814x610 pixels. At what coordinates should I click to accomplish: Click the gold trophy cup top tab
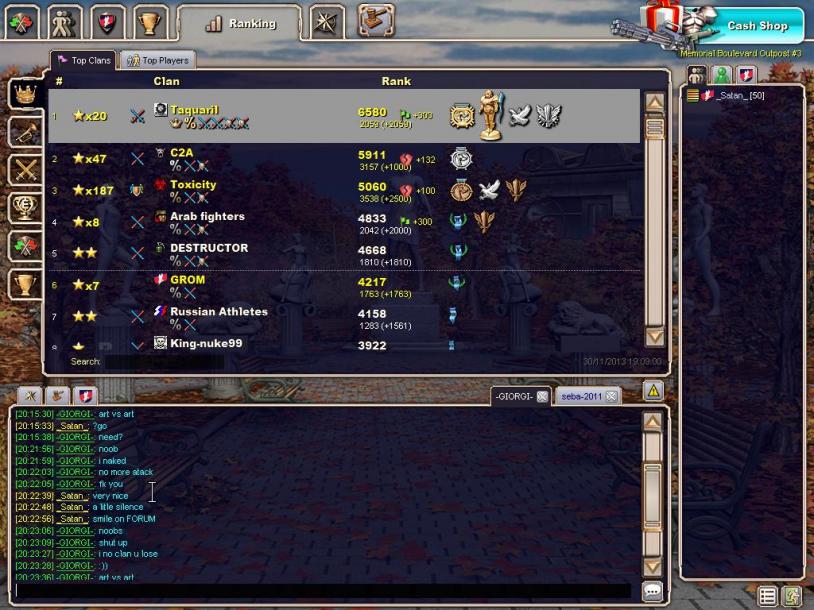tap(148, 21)
